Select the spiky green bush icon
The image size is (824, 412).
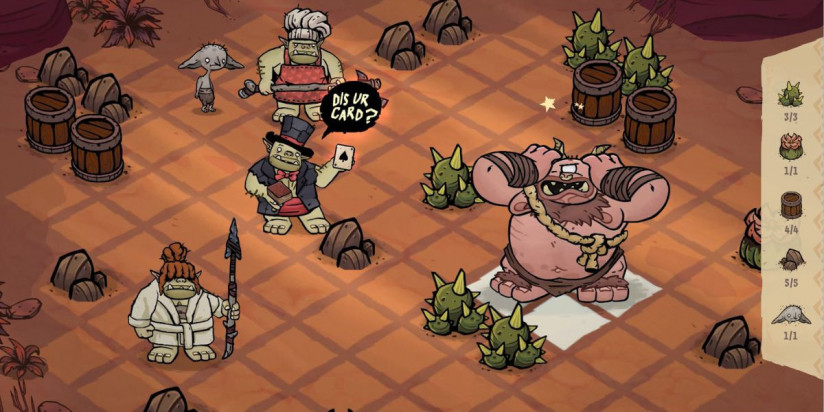(791, 96)
